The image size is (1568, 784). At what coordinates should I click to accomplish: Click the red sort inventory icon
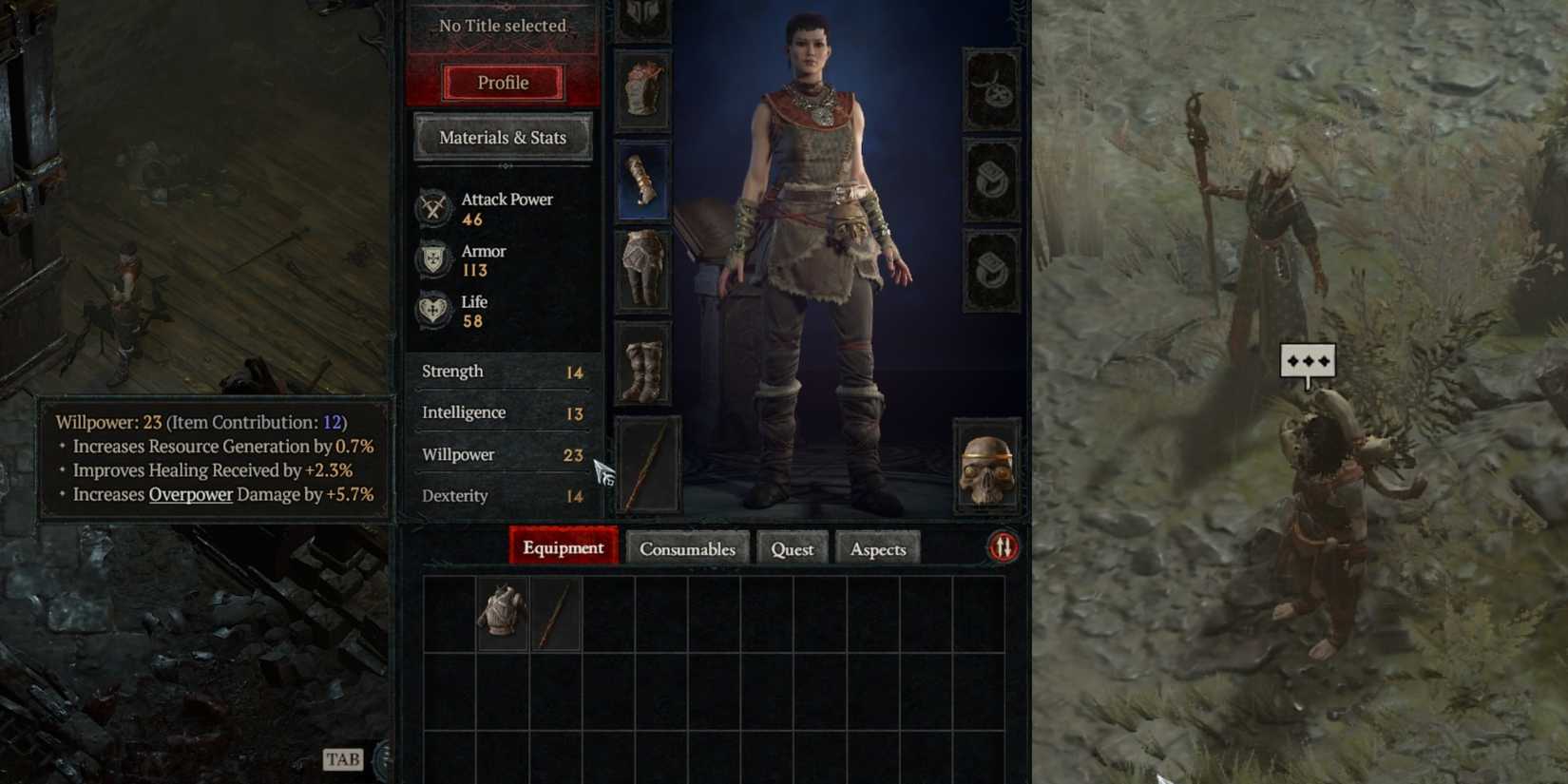coord(1002,547)
